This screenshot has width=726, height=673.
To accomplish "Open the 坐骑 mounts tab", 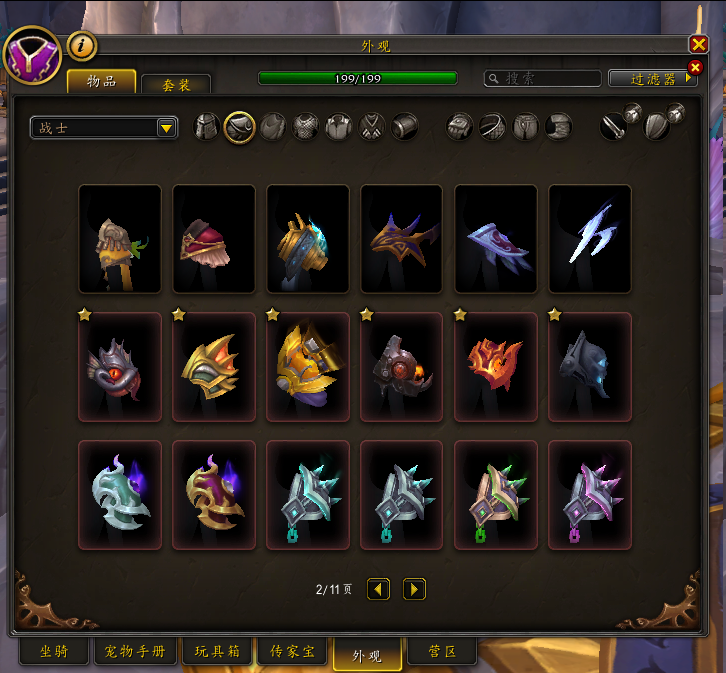I will tap(54, 652).
